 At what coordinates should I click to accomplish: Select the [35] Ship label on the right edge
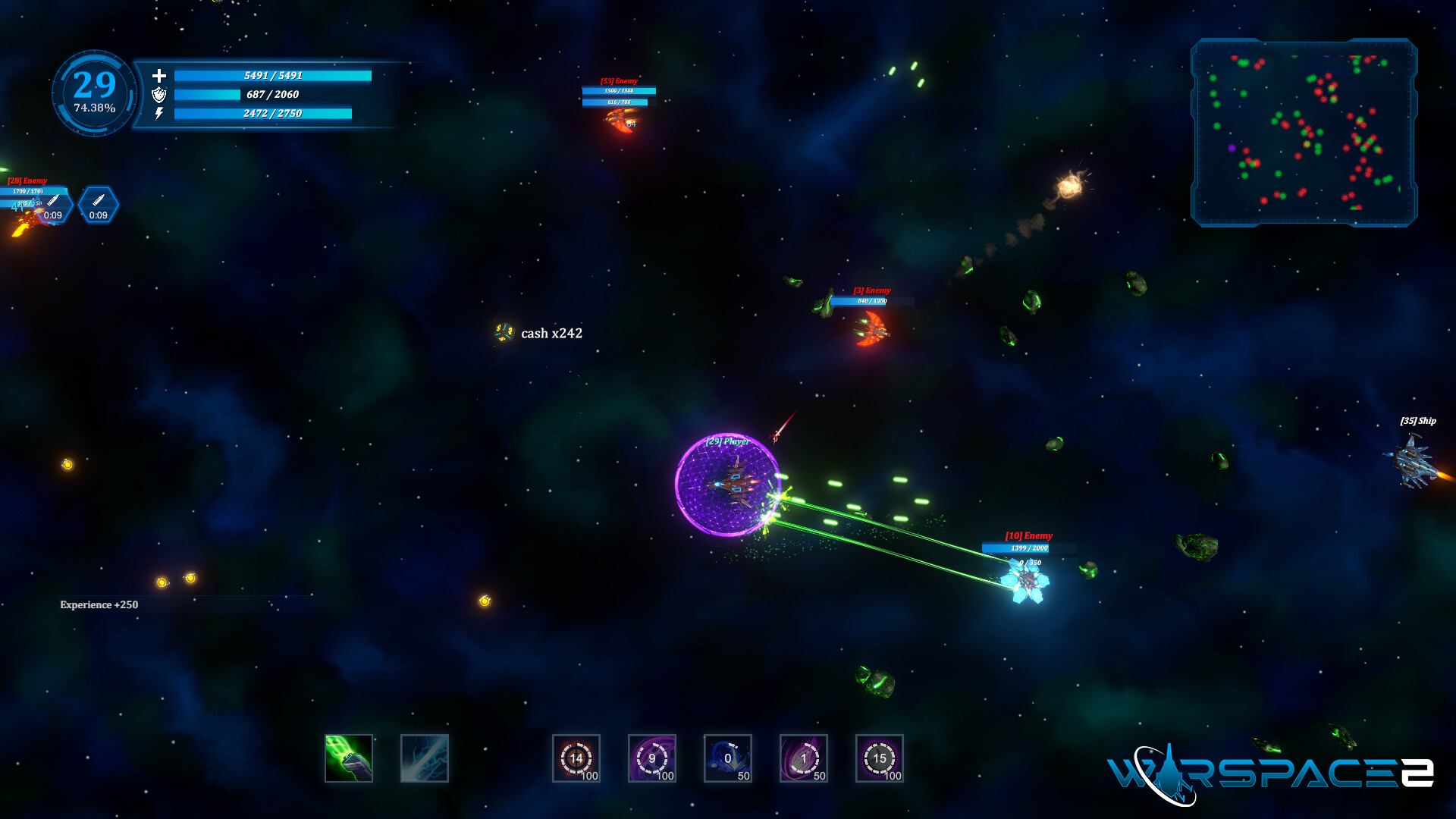[1417, 419]
